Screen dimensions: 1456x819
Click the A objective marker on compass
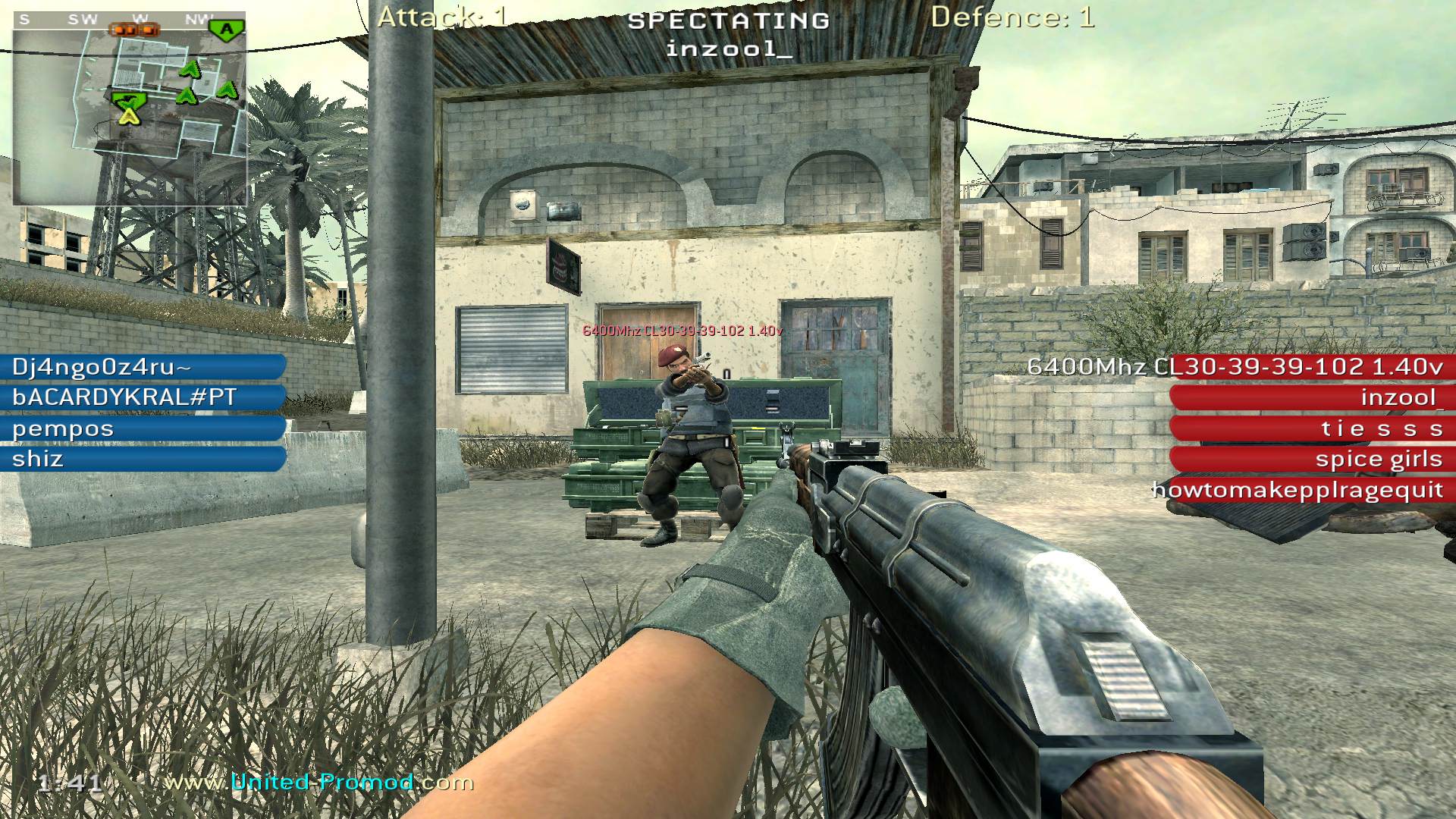pyautogui.click(x=226, y=30)
